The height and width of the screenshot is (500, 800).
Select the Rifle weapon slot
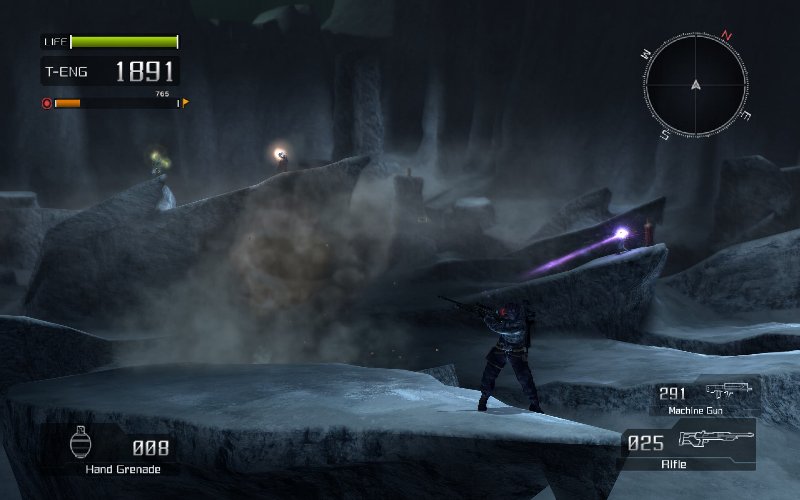690,445
